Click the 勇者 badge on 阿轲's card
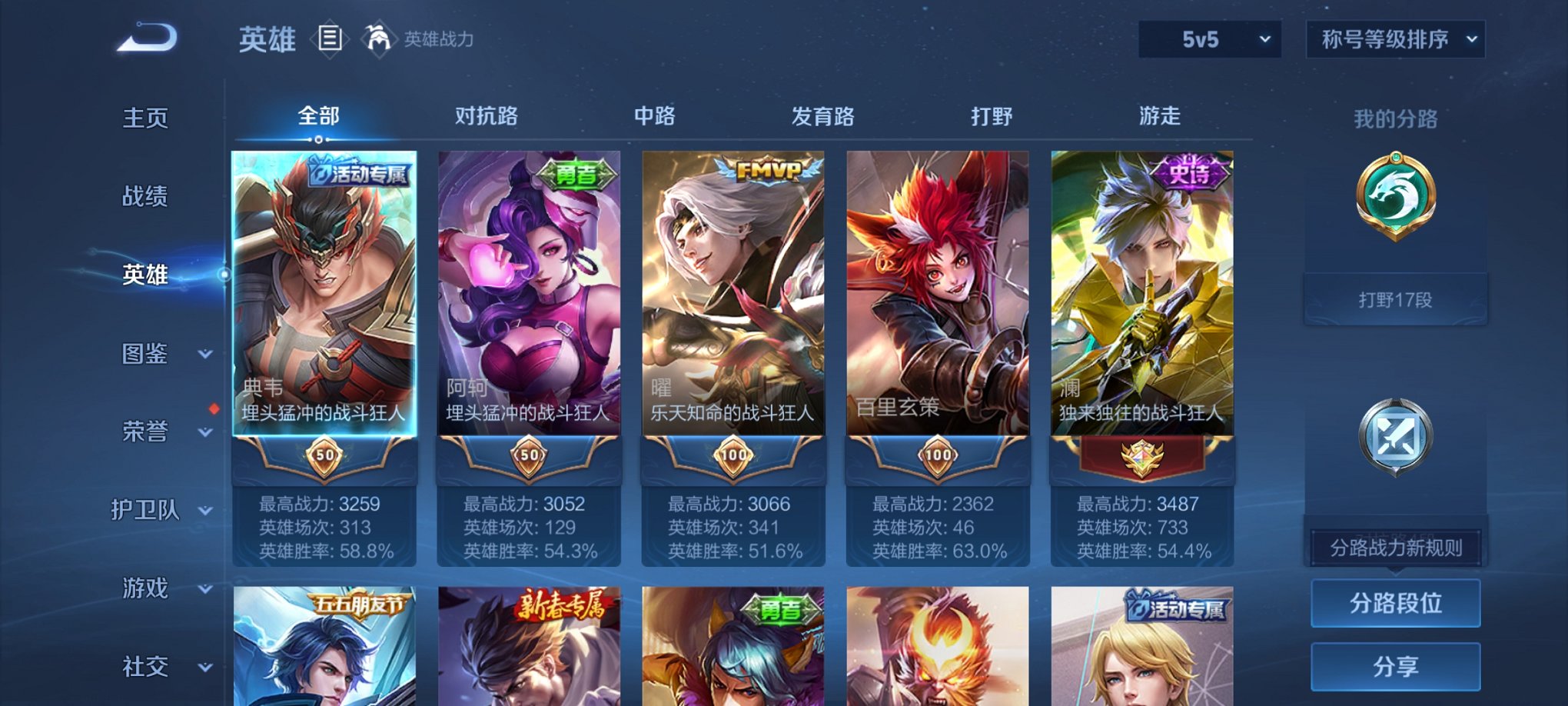1568x706 pixels. click(x=573, y=173)
